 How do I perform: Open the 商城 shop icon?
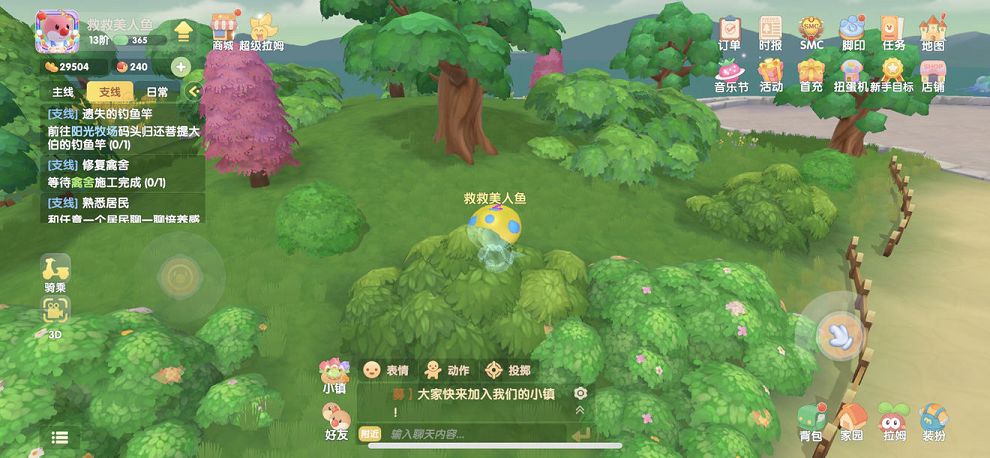tap(224, 28)
